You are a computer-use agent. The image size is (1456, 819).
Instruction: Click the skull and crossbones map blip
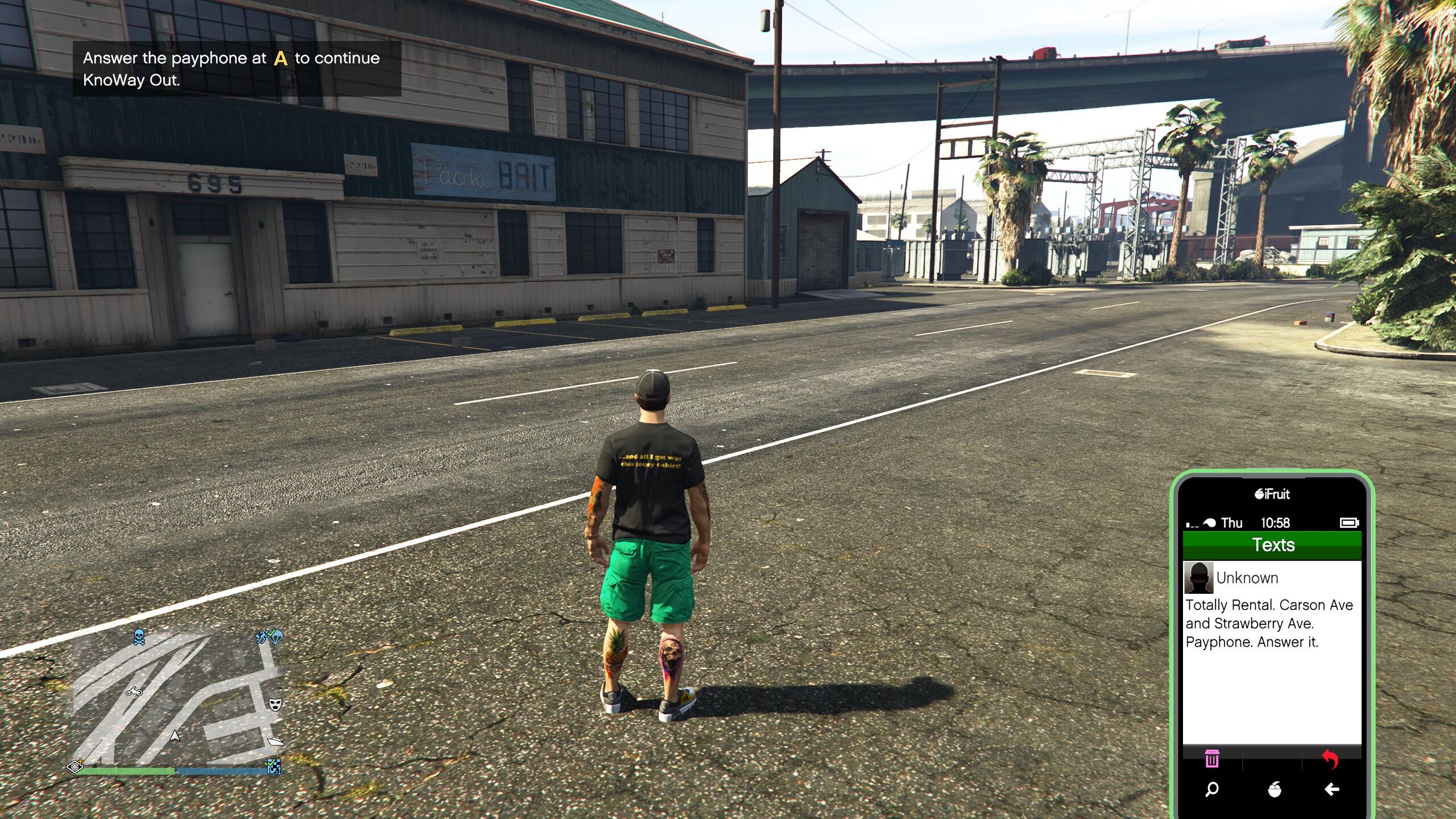point(139,637)
